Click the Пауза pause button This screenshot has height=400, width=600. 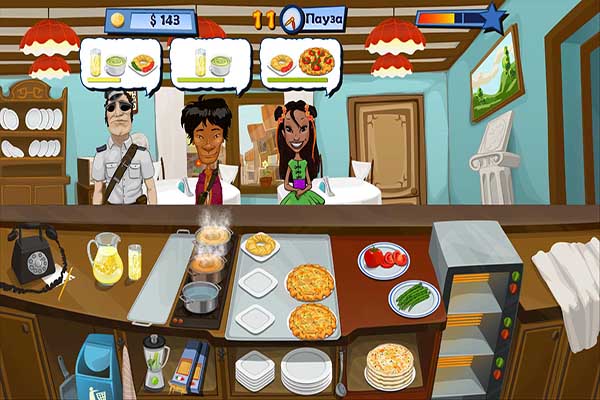[x=326, y=17]
